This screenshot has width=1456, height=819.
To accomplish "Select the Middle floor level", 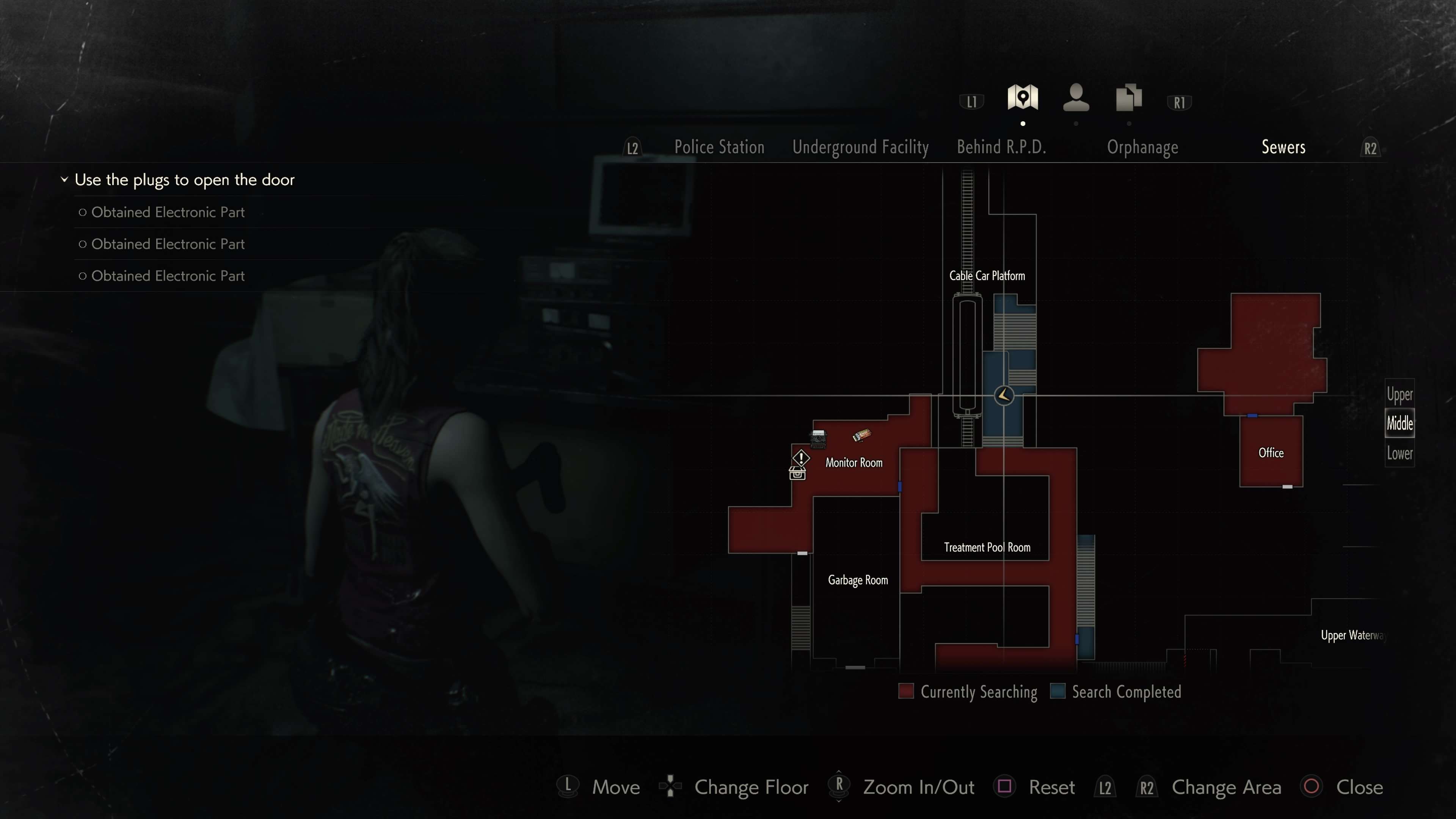I will (1400, 424).
